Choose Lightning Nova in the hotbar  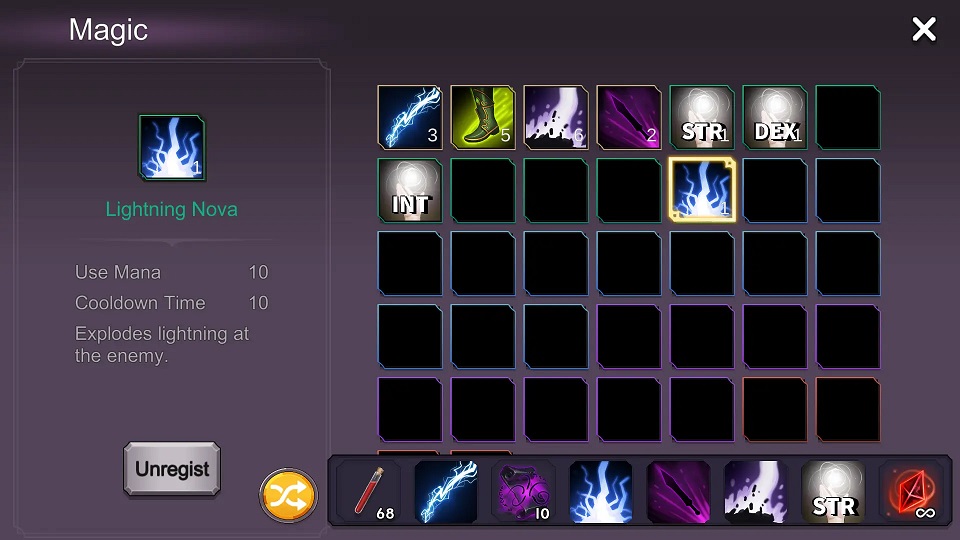click(x=601, y=492)
